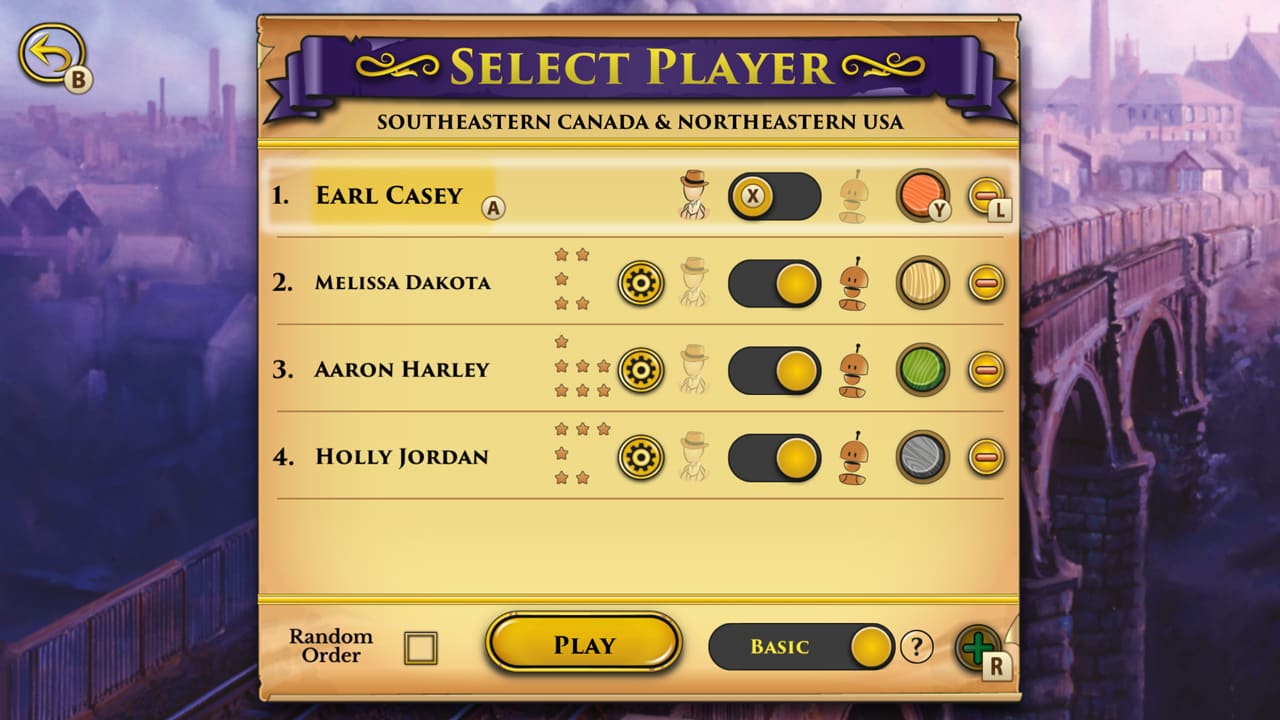Click Earl Casey's name to edit it
This screenshot has height=720, width=1280.
(x=390, y=196)
